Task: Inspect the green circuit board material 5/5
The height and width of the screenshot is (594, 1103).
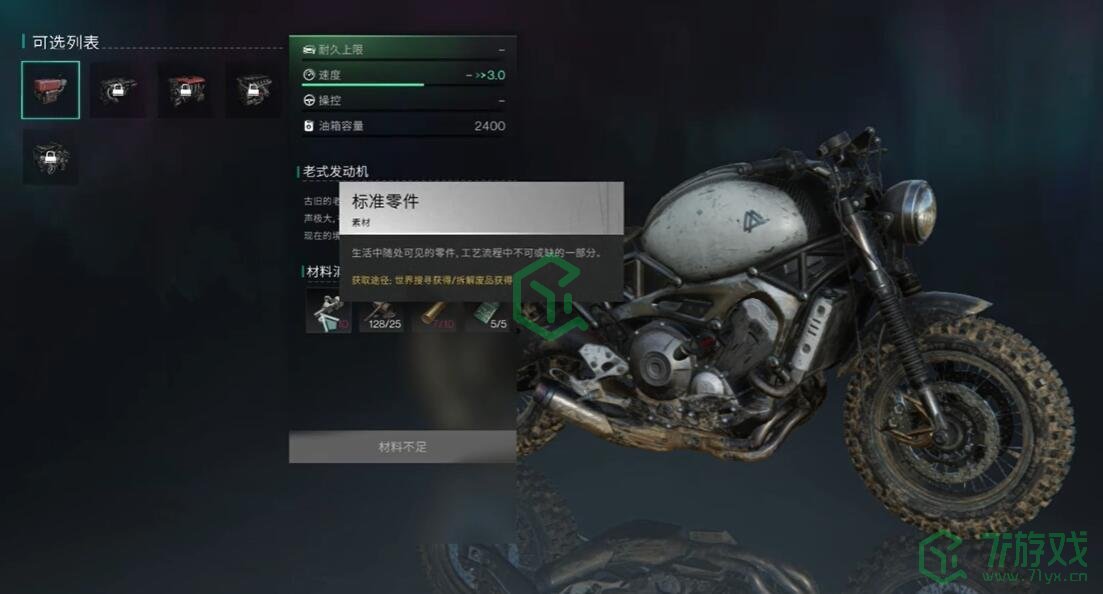Action: point(490,309)
